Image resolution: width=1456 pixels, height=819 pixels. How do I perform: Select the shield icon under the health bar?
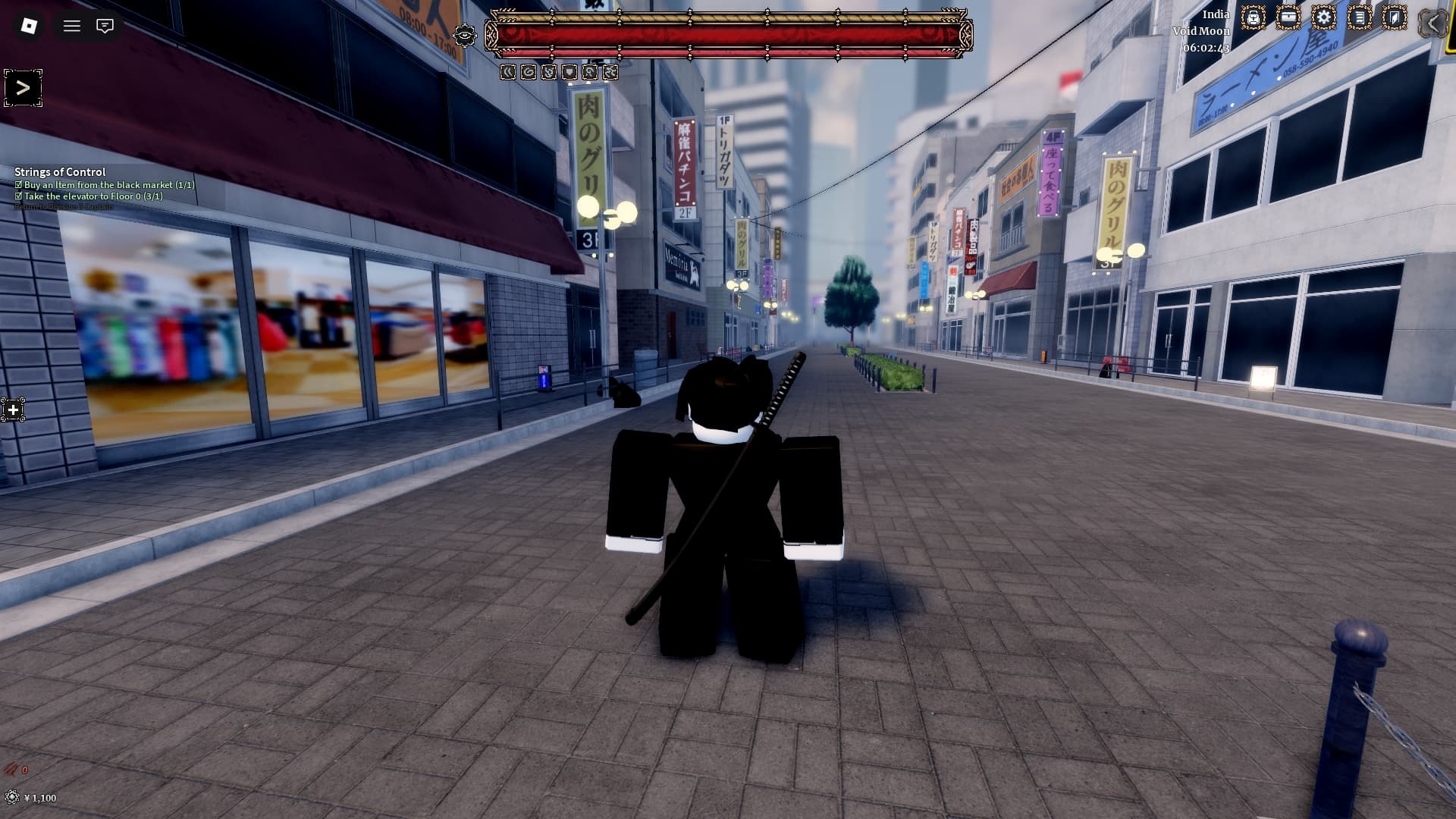[570, 72]
